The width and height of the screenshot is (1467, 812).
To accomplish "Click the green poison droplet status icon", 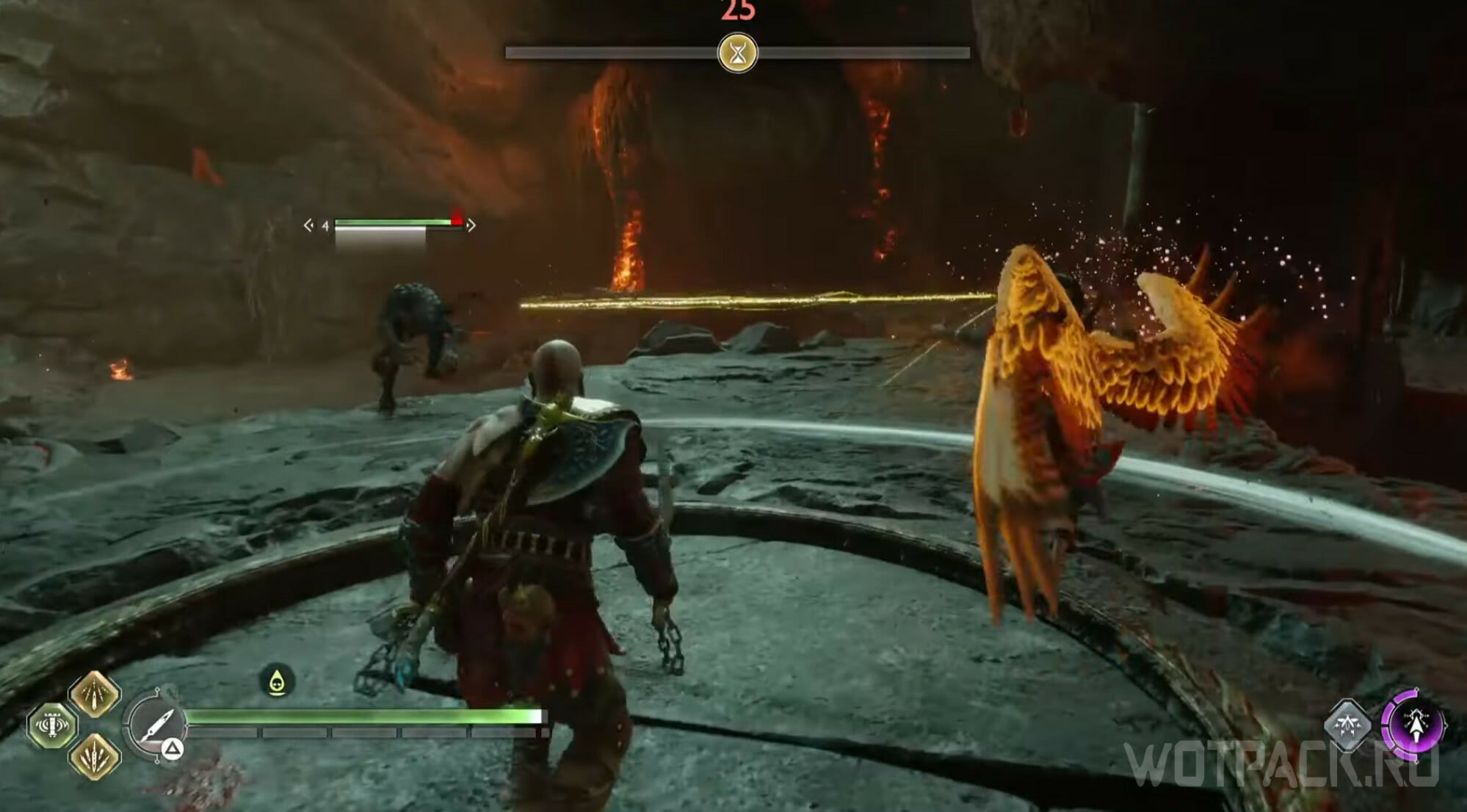I will [277, 681].
